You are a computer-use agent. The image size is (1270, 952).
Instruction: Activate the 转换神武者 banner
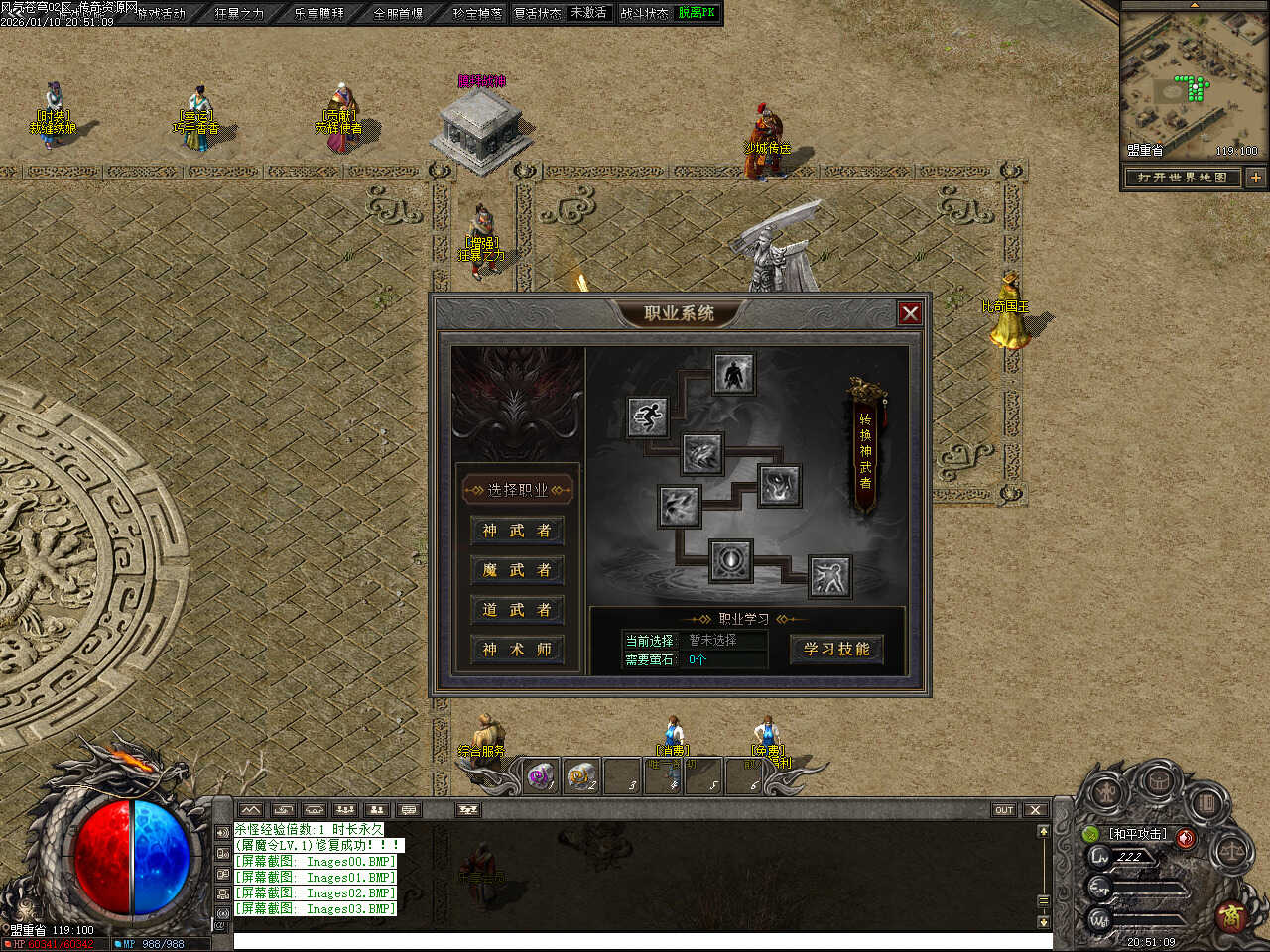pyautogui.click(x=865, y=449)
